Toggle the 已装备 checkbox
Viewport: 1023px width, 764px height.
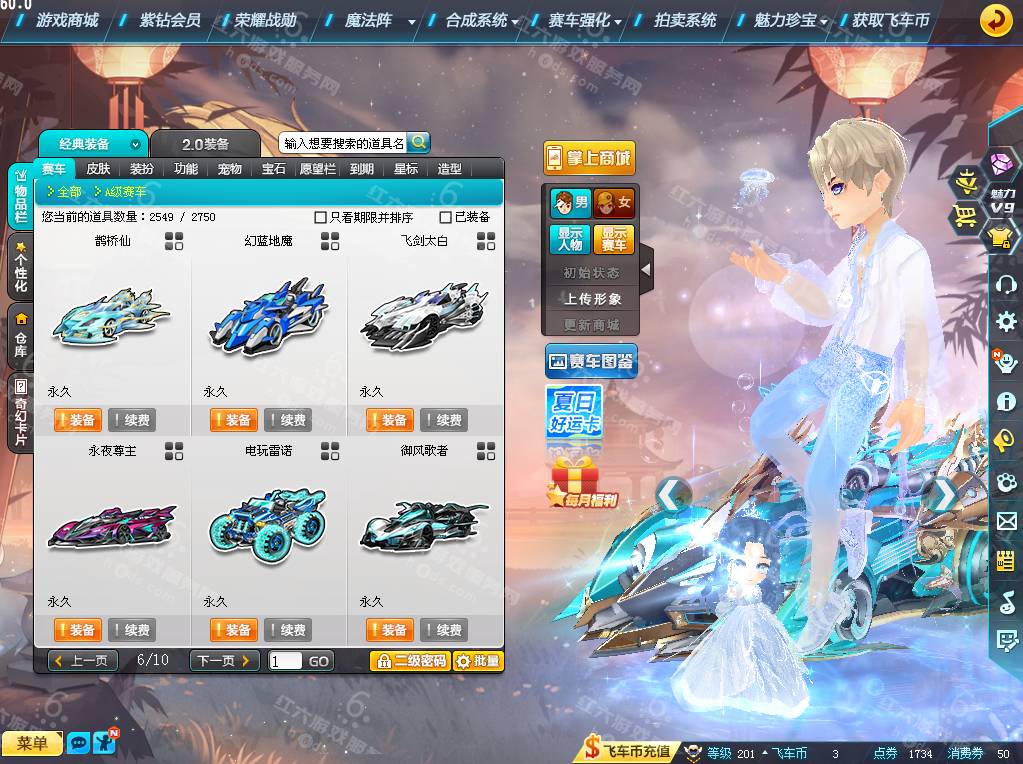[x=445, y=217]
